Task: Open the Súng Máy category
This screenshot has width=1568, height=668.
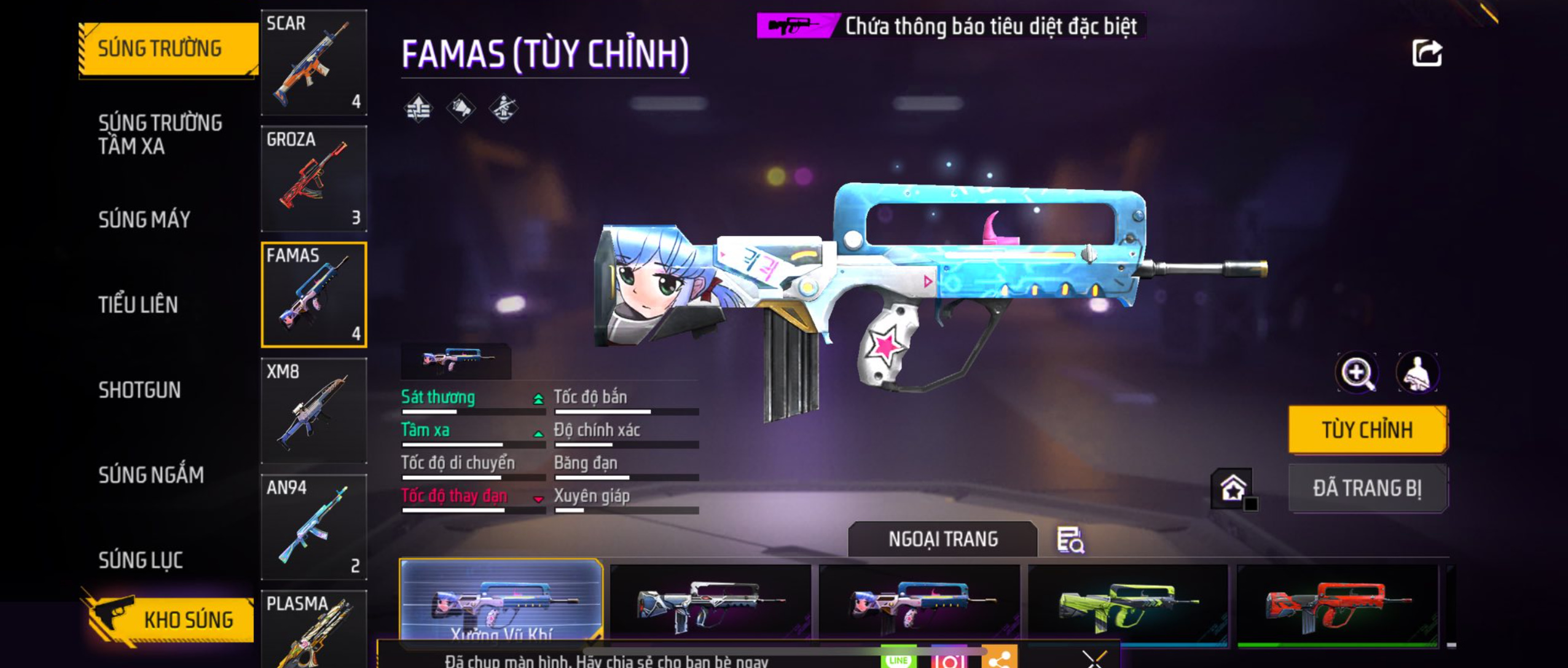Action: pyautogui.click(x=144, y=219)
